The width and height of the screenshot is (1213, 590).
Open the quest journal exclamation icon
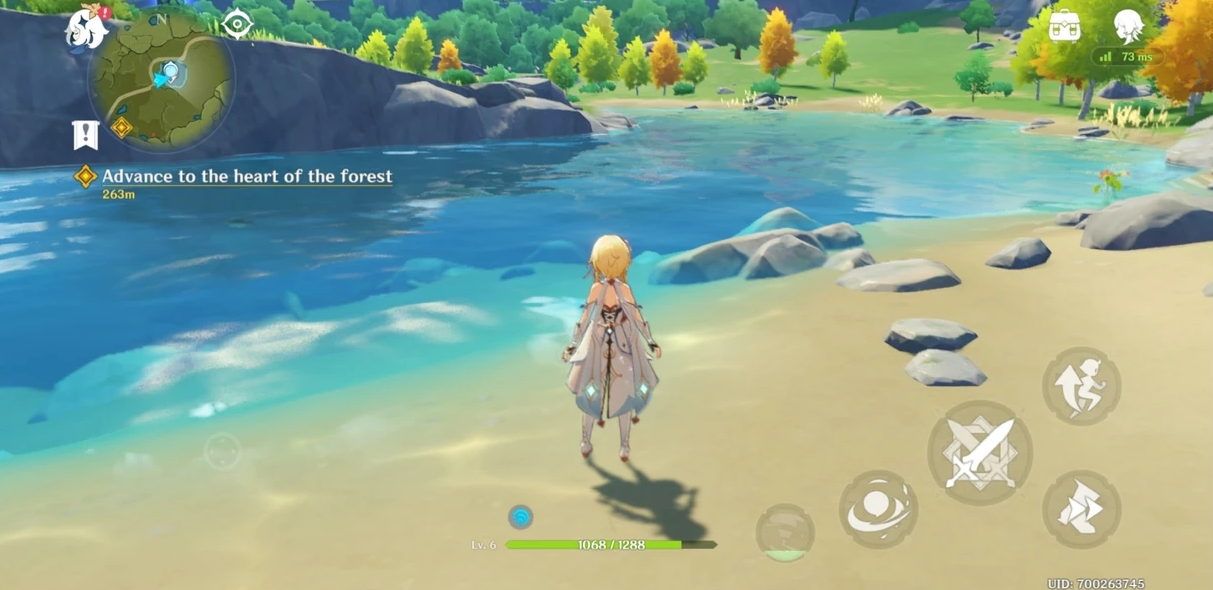point(86,135)
